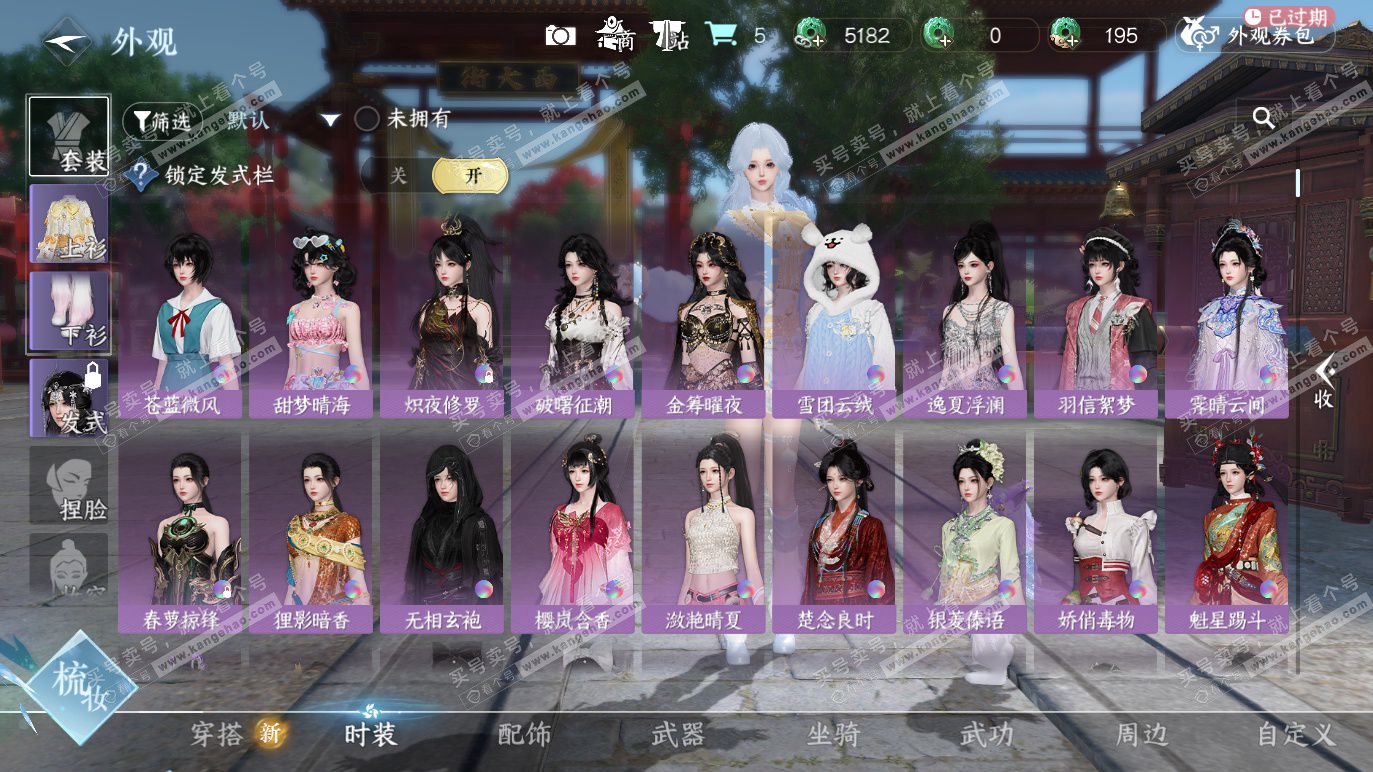Select the 套装 outfit set category
Viewport: 1373px width, 772px height.
[x=69, y=137]
